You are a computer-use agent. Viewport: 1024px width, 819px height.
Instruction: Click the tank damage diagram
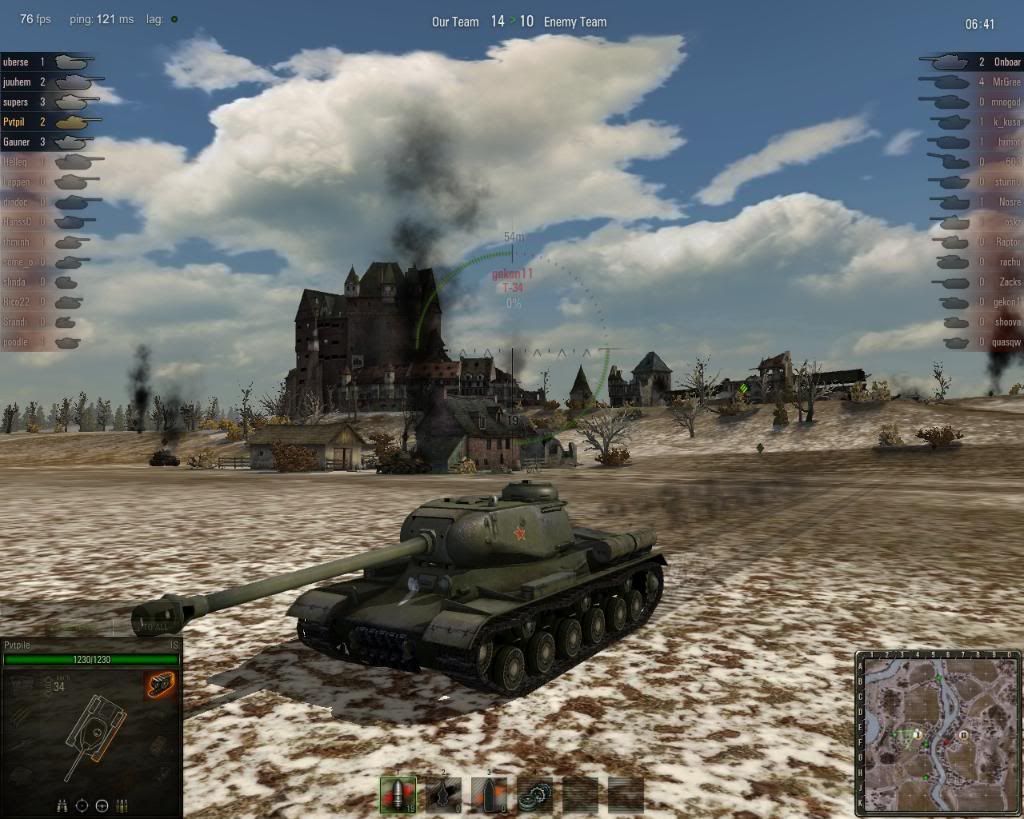click(x=94, y=732)
